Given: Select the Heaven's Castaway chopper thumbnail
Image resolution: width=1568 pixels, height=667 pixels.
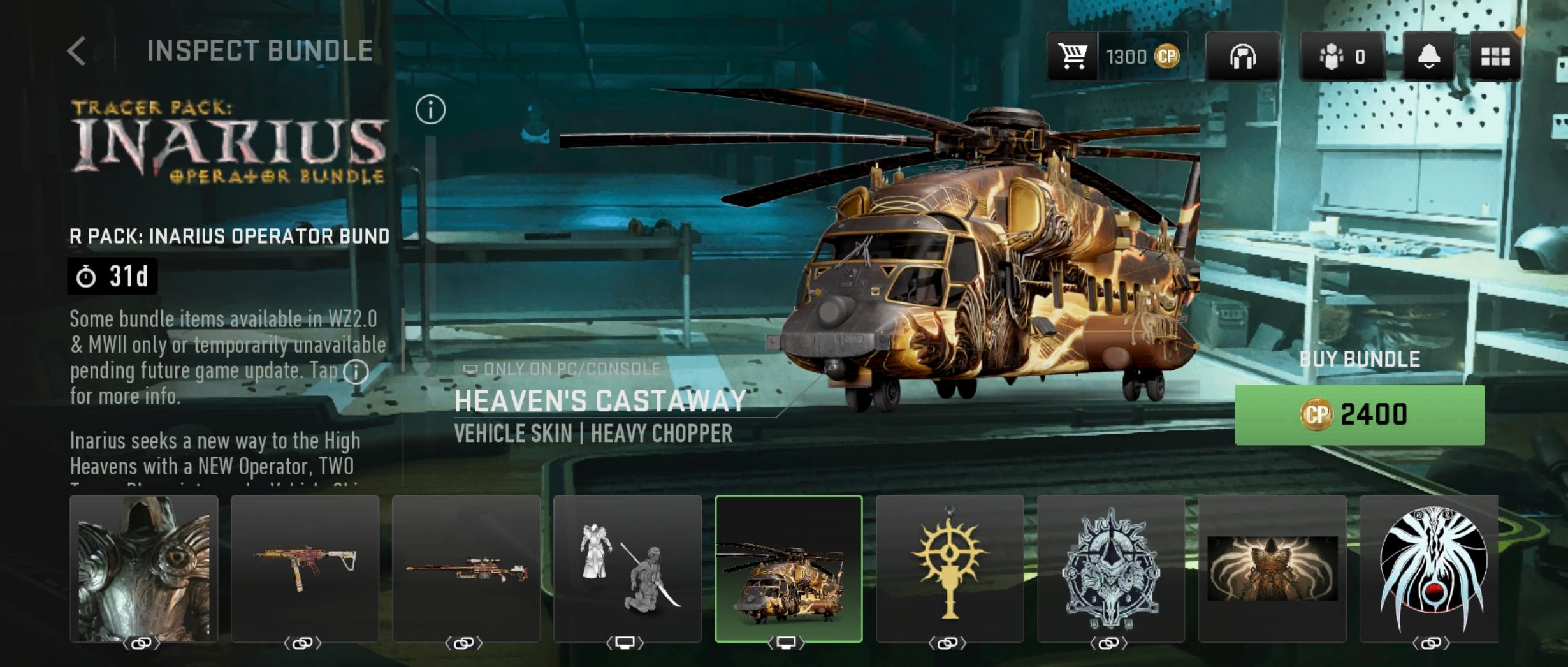Looking at the screenshot, I should 789,569.
